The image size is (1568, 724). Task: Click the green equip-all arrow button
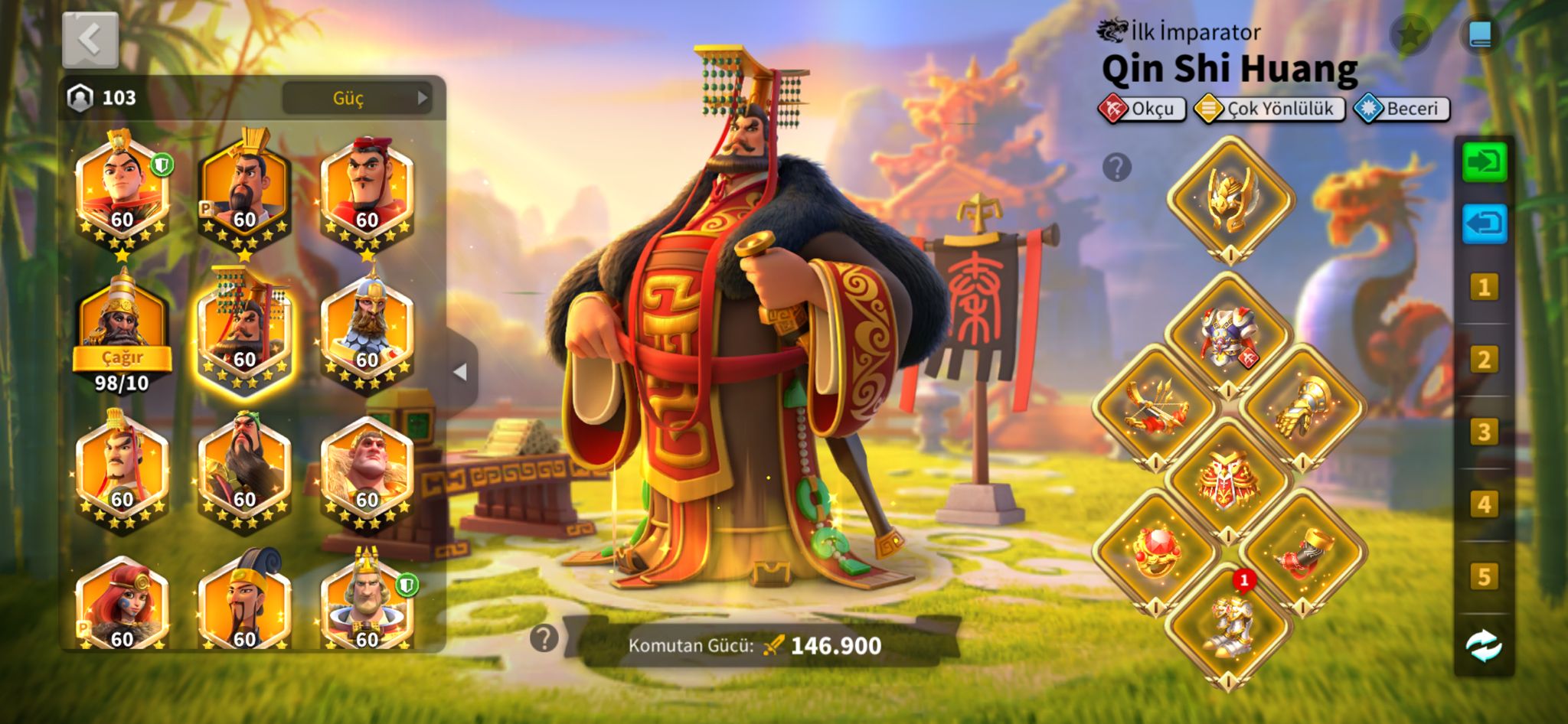tap(1484, 162)
